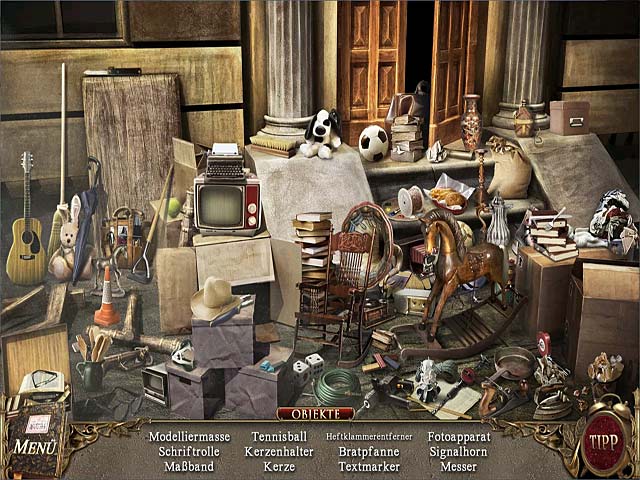Select Tennisball in the object list
Image resolution: width=640 pixels, height=480 pixels.
point(280,437)
